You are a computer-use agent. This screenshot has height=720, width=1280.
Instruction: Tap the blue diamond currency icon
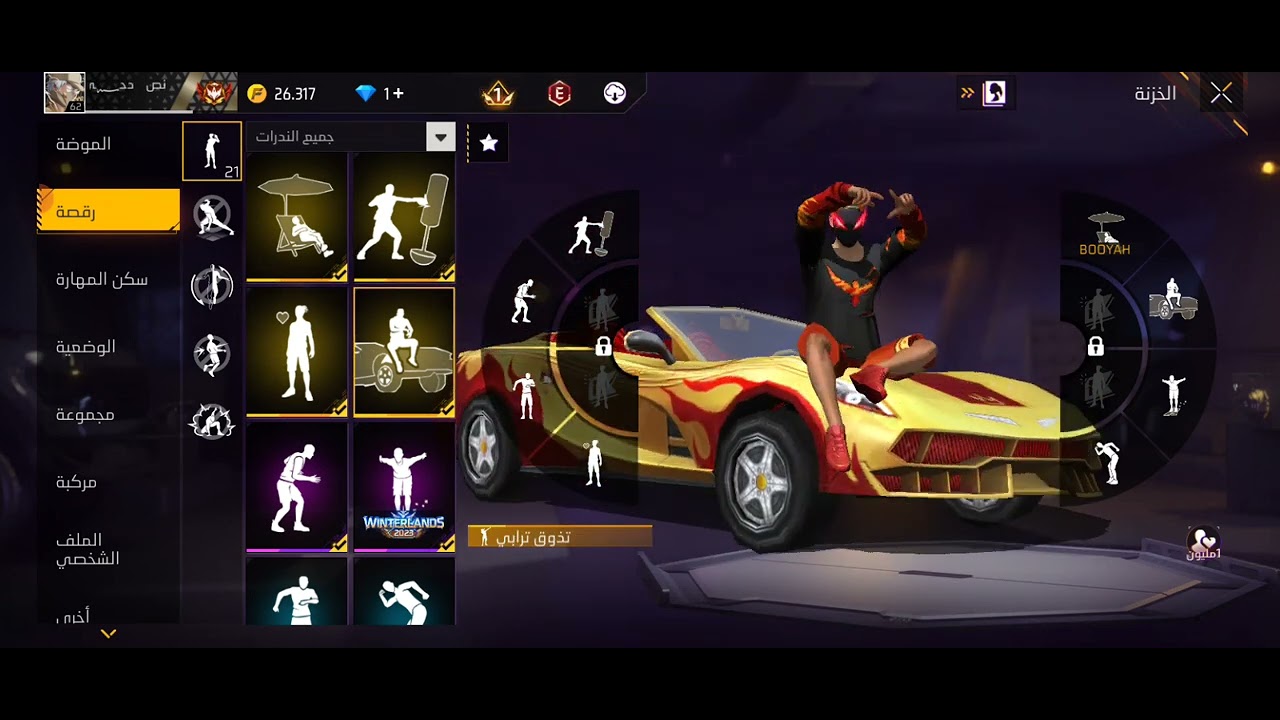(x=366, y=94)
